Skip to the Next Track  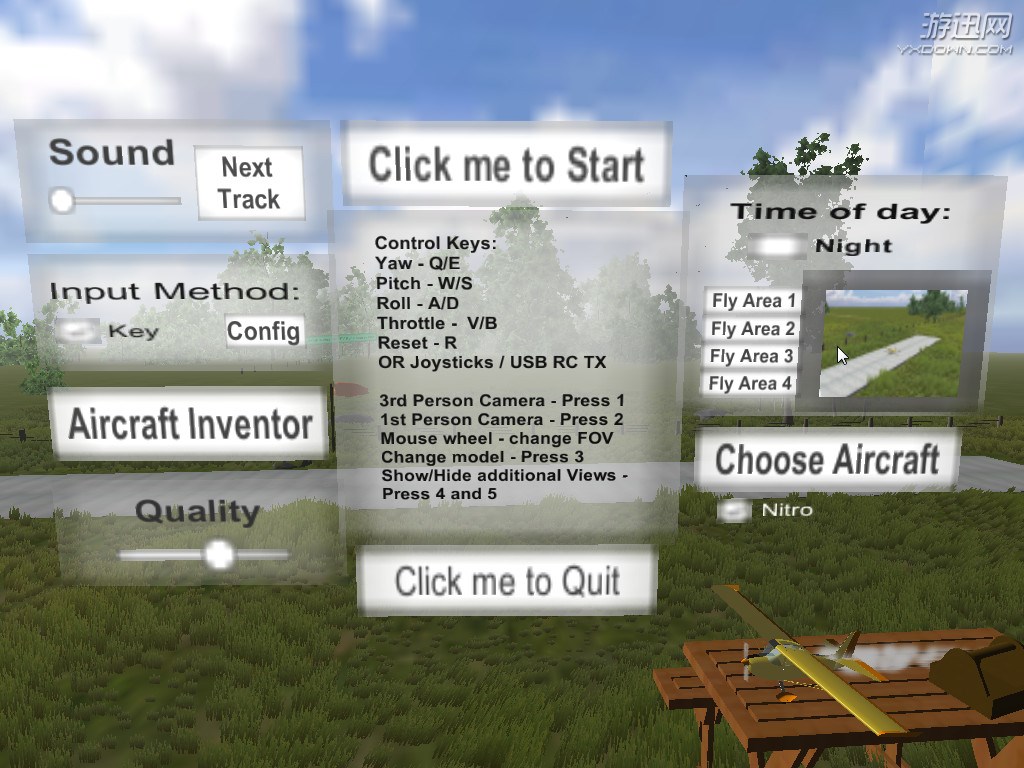click(248, 183)
